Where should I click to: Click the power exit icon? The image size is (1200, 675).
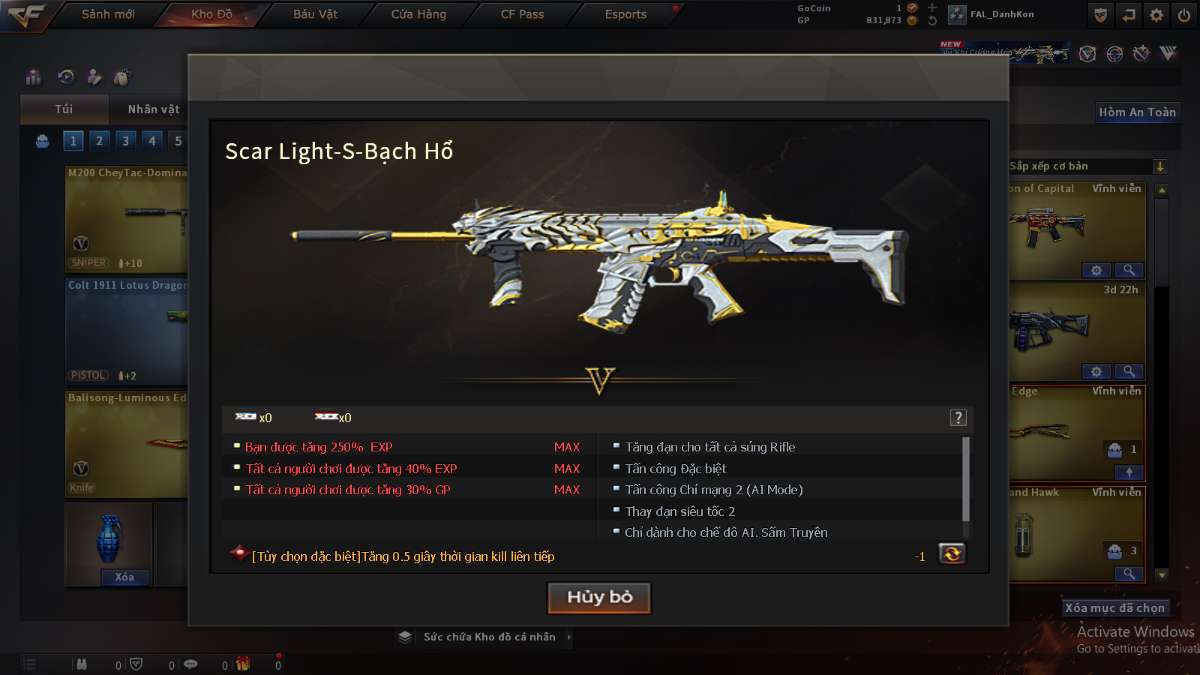coord(1184,15)
